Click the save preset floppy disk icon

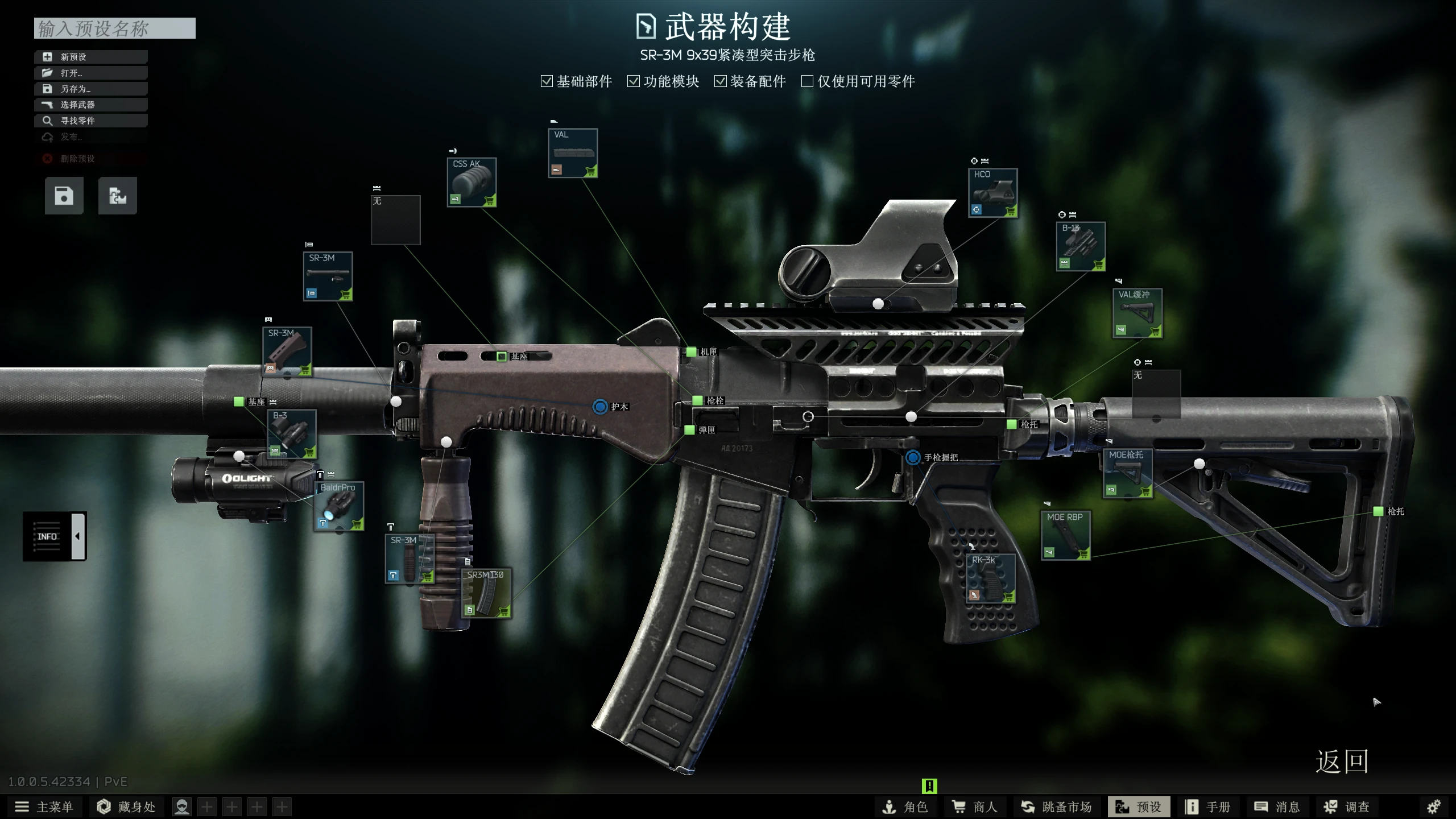64,195
